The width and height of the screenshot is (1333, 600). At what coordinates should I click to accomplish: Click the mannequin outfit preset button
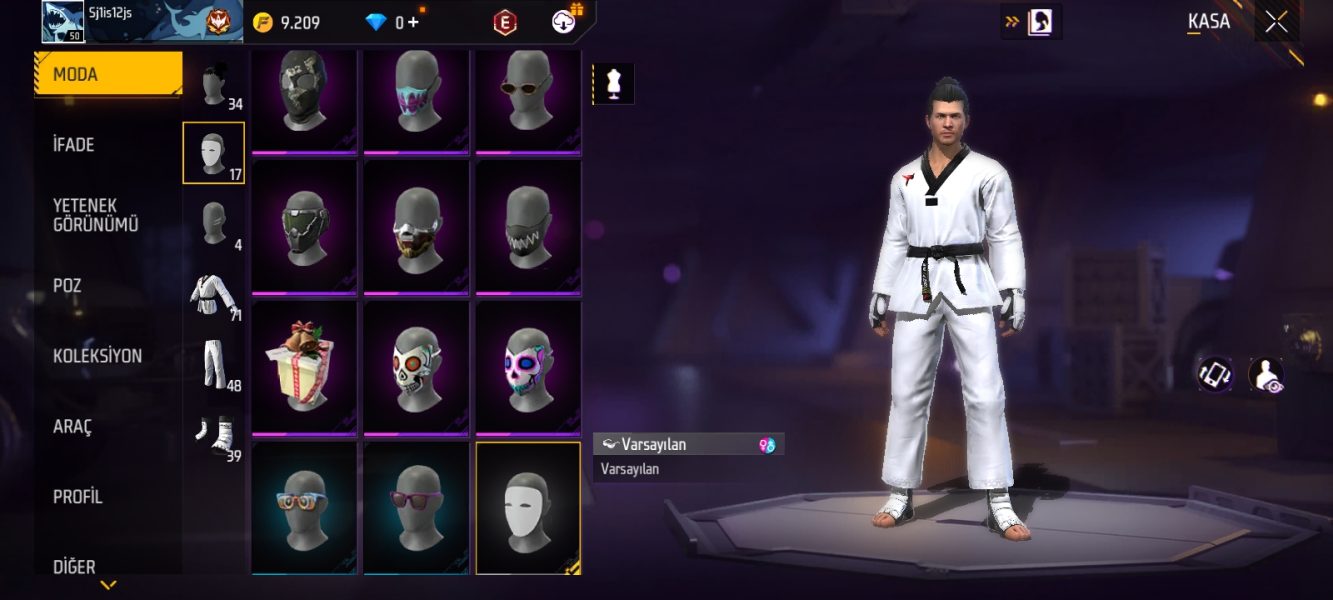614,85
